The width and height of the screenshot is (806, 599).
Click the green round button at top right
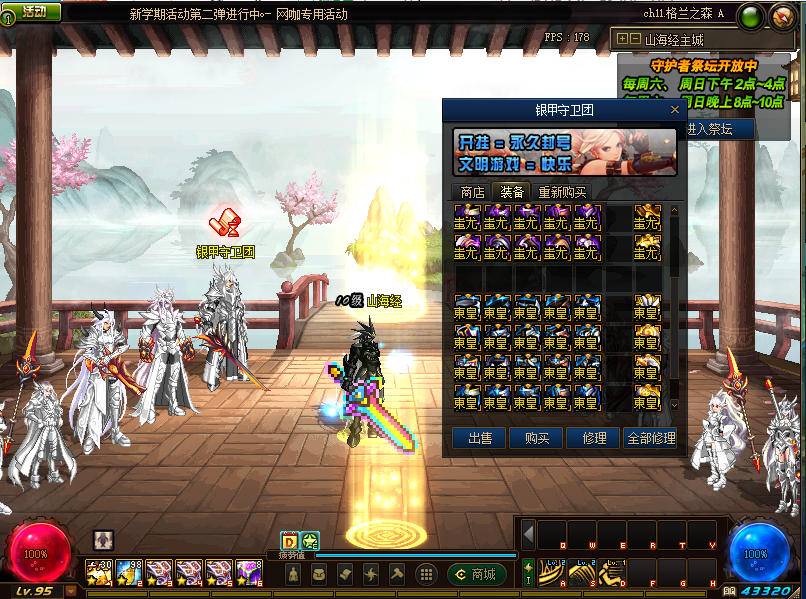[754, 15]
